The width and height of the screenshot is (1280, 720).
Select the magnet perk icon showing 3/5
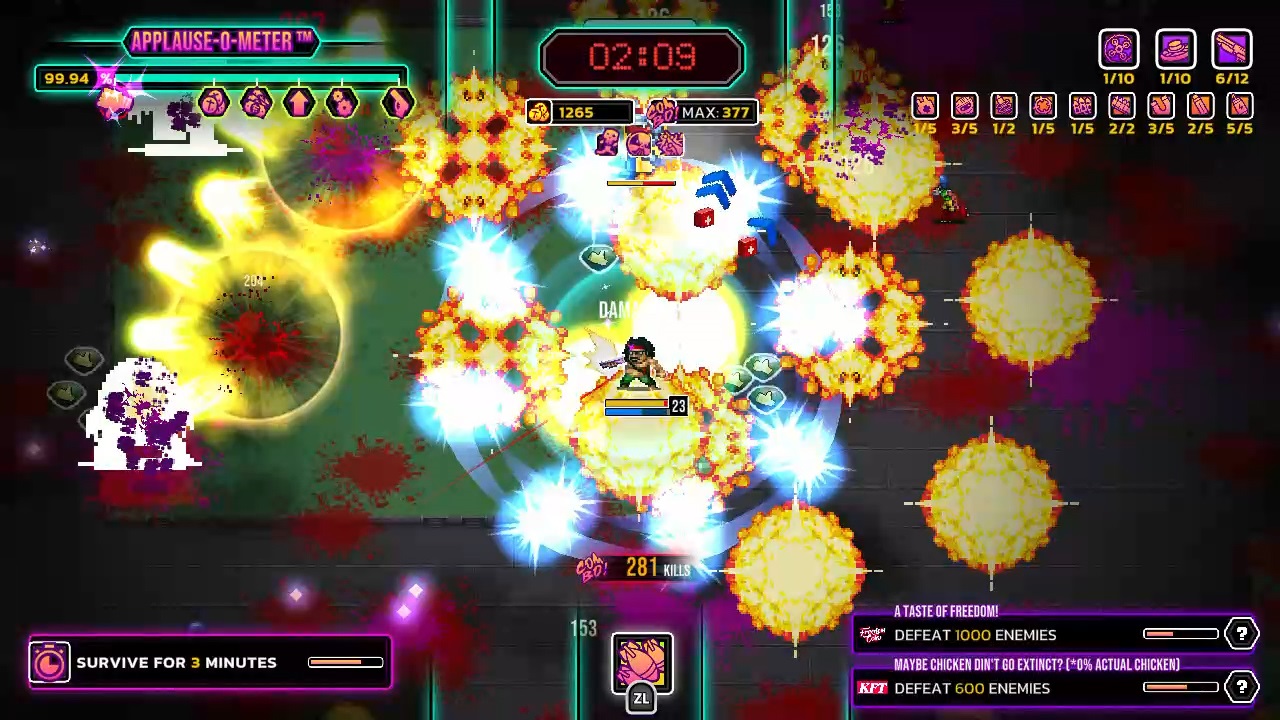coord(1160,107)
